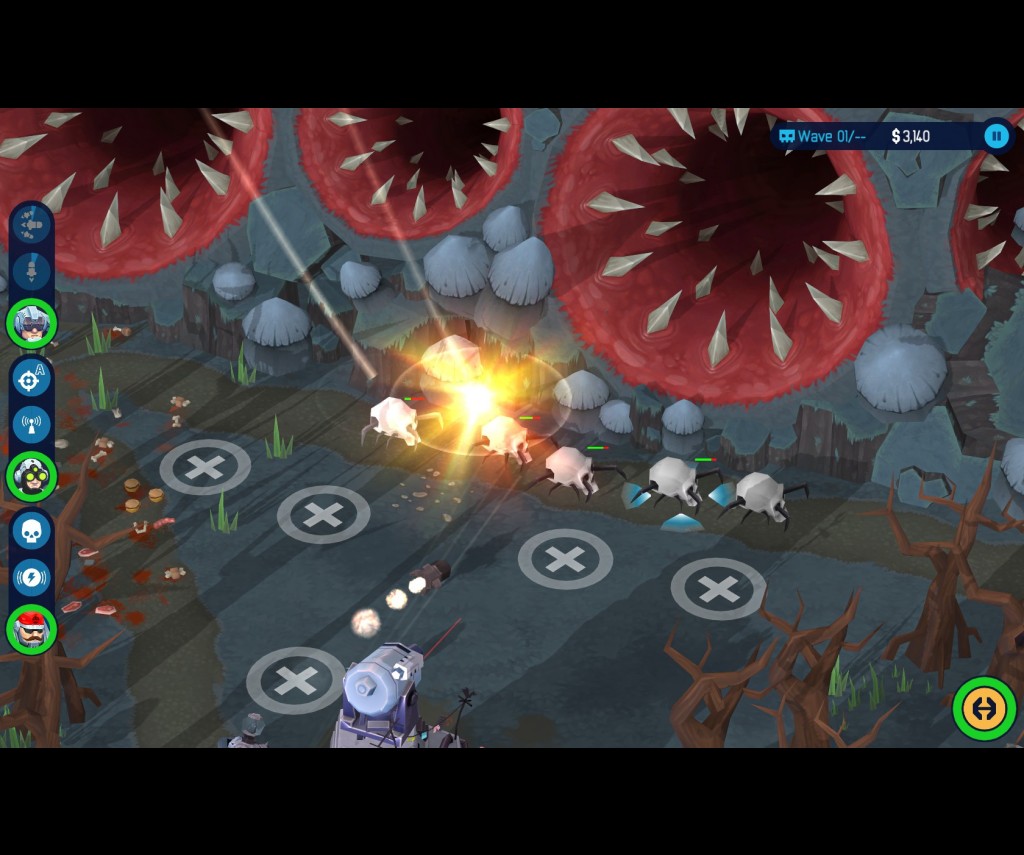Image resolution: width=1024 pixels, height=855 pixels.
Task: Activate the lightning bolt shock ability
Action: coord(32,577)
